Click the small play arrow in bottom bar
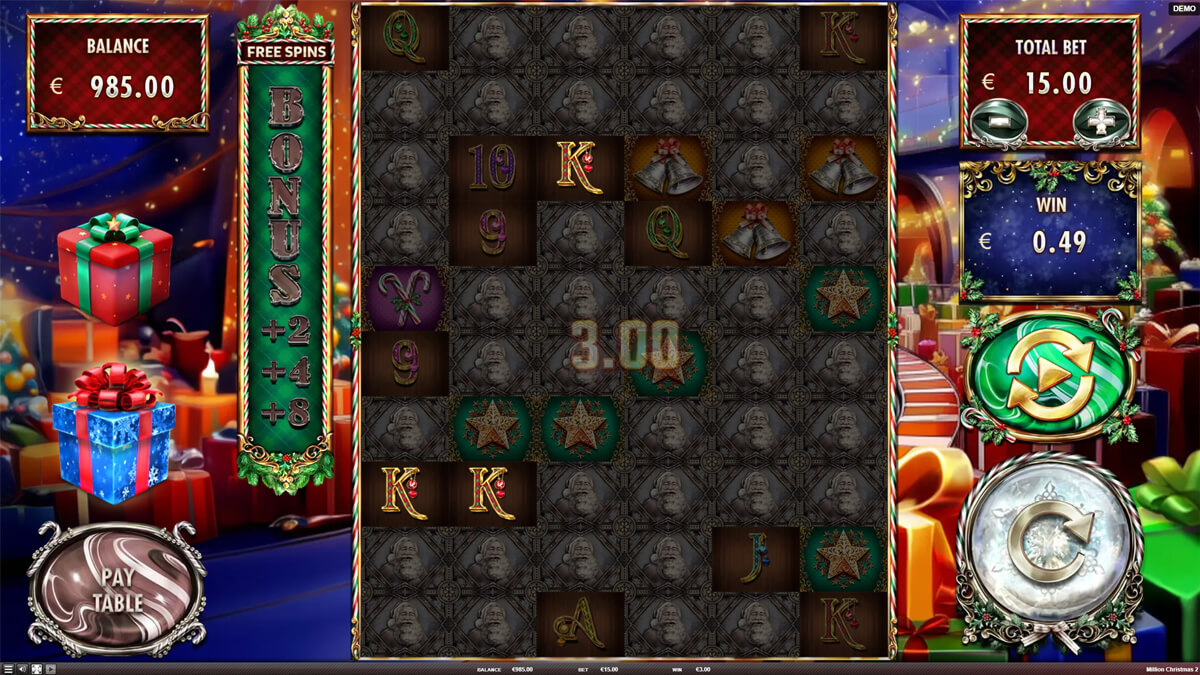Screen dimensions: 1200x675 (x=51, y=669)
